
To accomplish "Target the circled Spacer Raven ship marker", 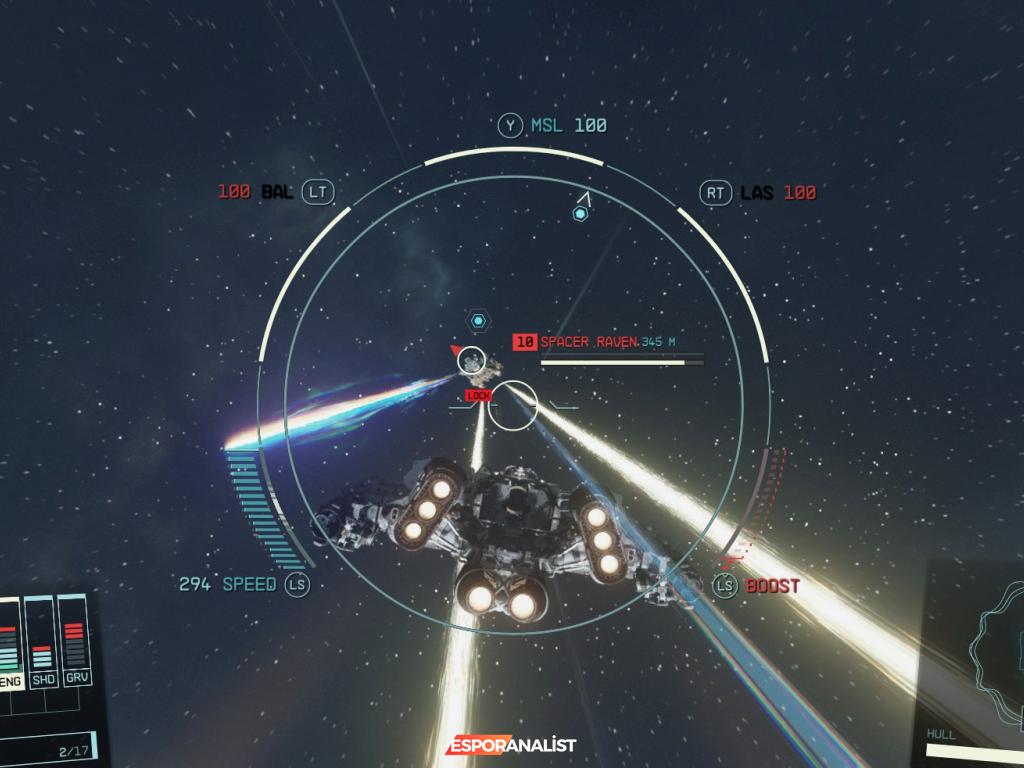I will pos(472,360).
